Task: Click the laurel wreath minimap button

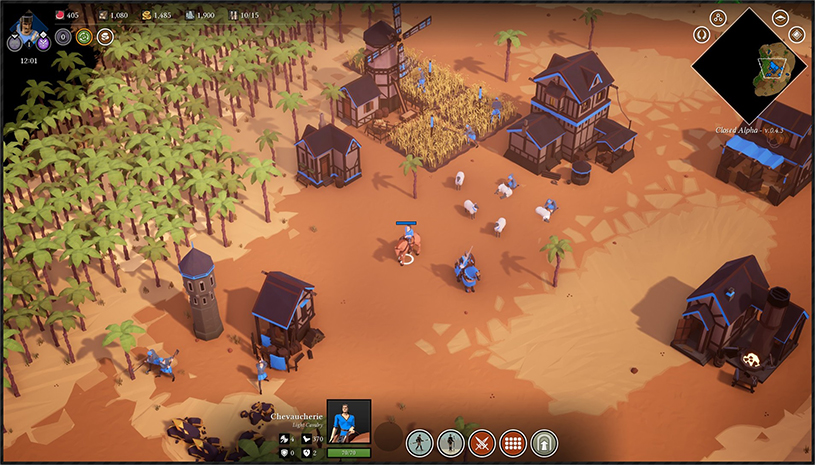Action: pyautogui.click(x=701, y=34)
